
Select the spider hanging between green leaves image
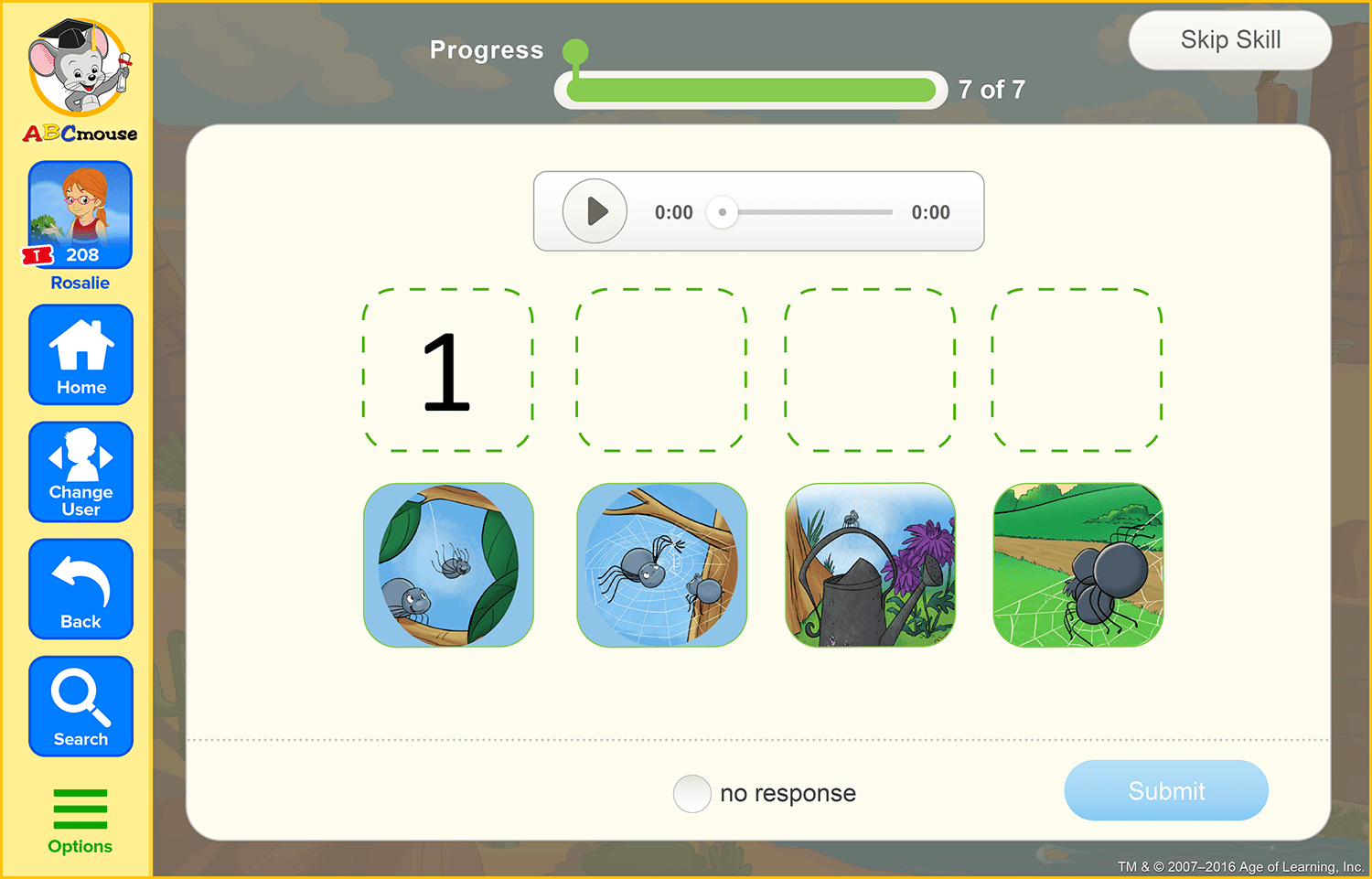tap(448, 566)
